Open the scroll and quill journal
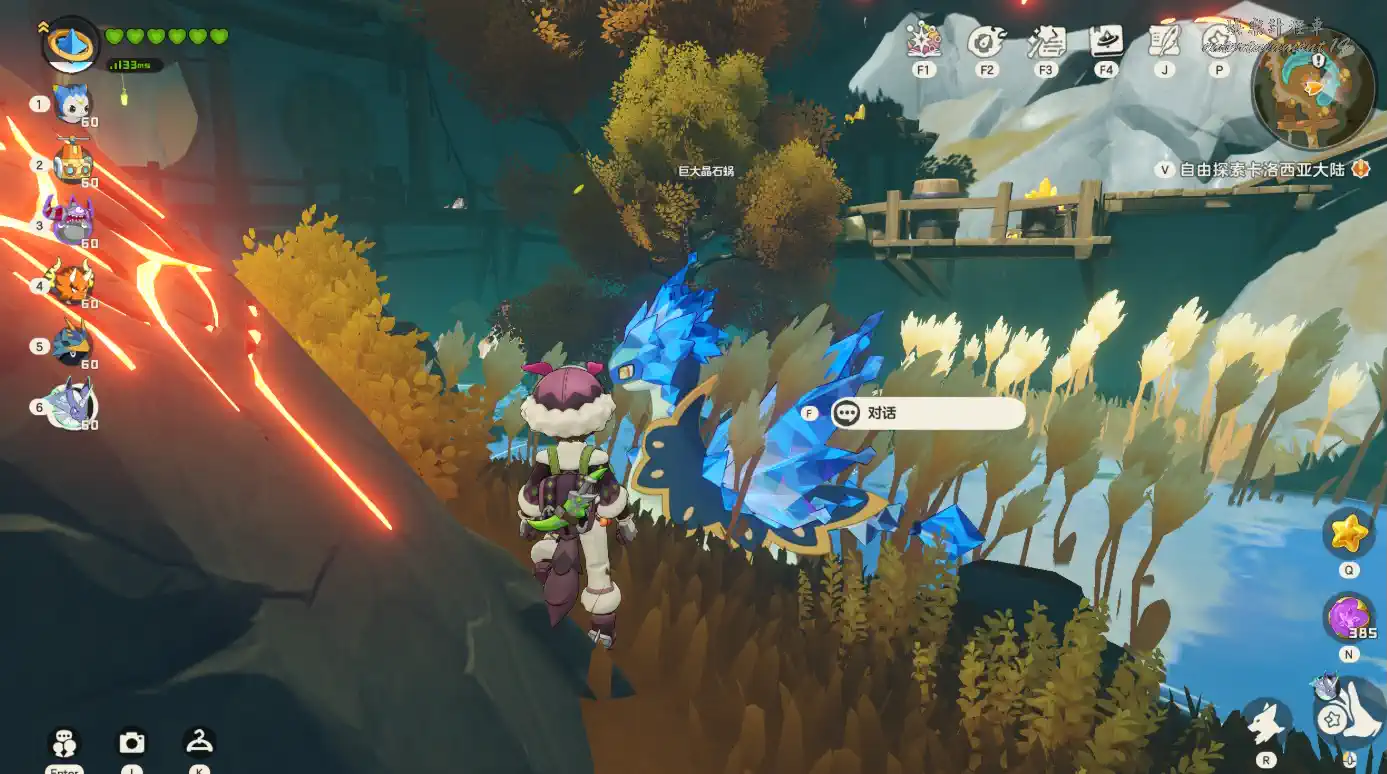This screenshot has height=774, width=1387. [1164, 42]
